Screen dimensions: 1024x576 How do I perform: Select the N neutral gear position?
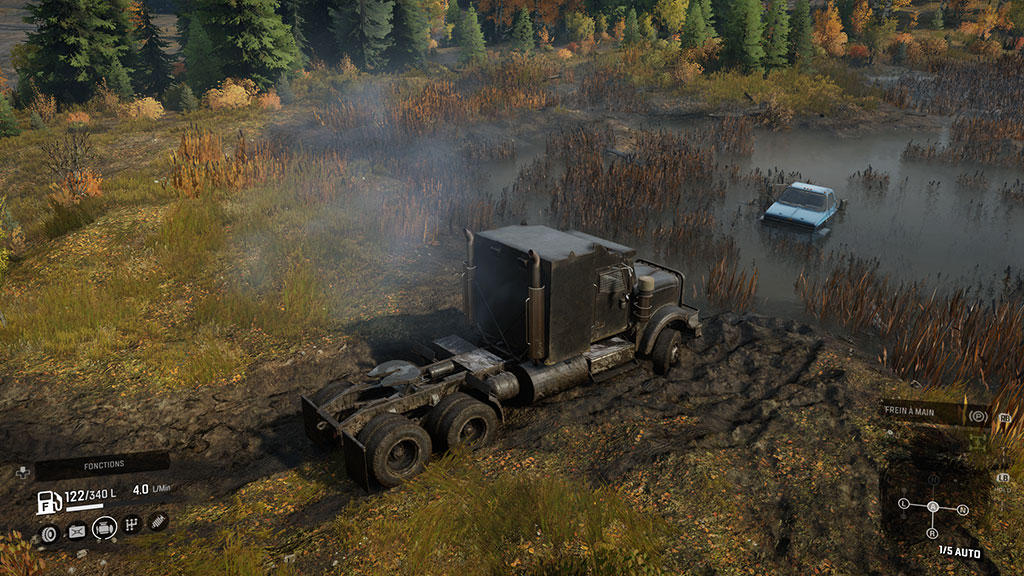point(962,509)
